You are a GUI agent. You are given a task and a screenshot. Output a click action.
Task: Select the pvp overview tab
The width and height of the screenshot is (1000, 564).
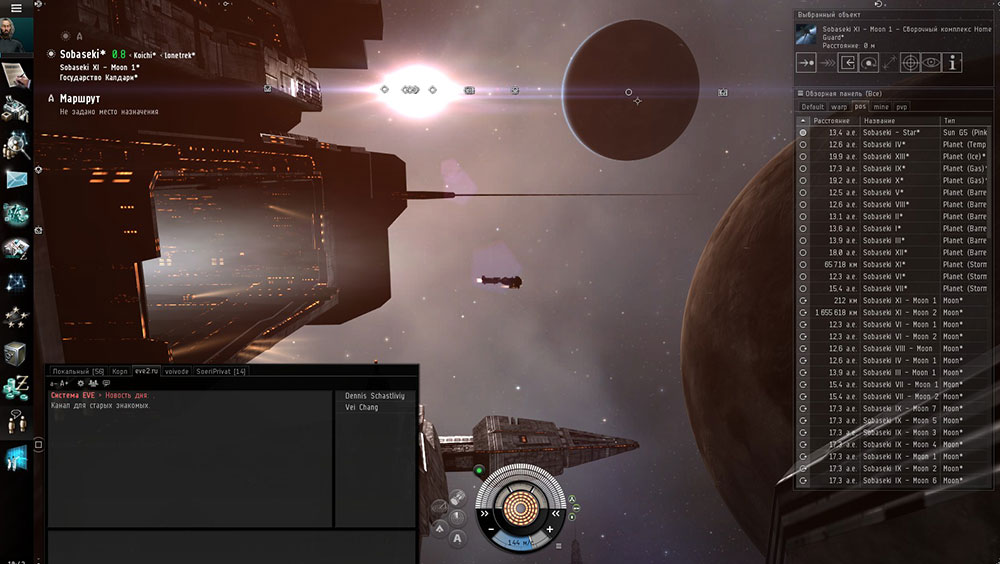tap(902, 106)
